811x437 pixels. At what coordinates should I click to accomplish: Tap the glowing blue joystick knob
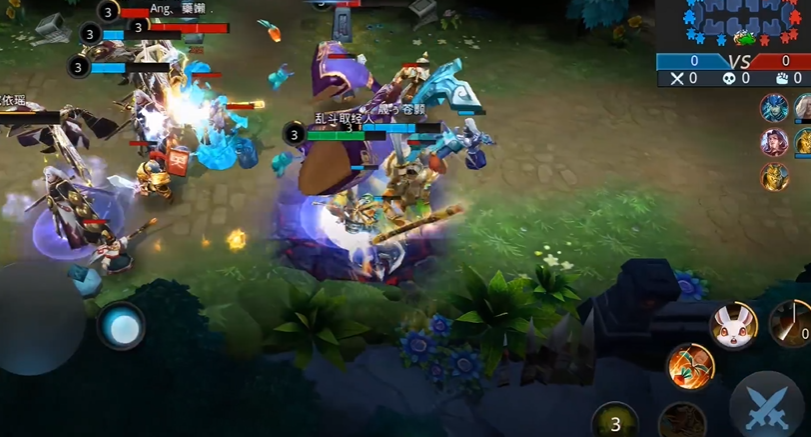pos(122,326)
